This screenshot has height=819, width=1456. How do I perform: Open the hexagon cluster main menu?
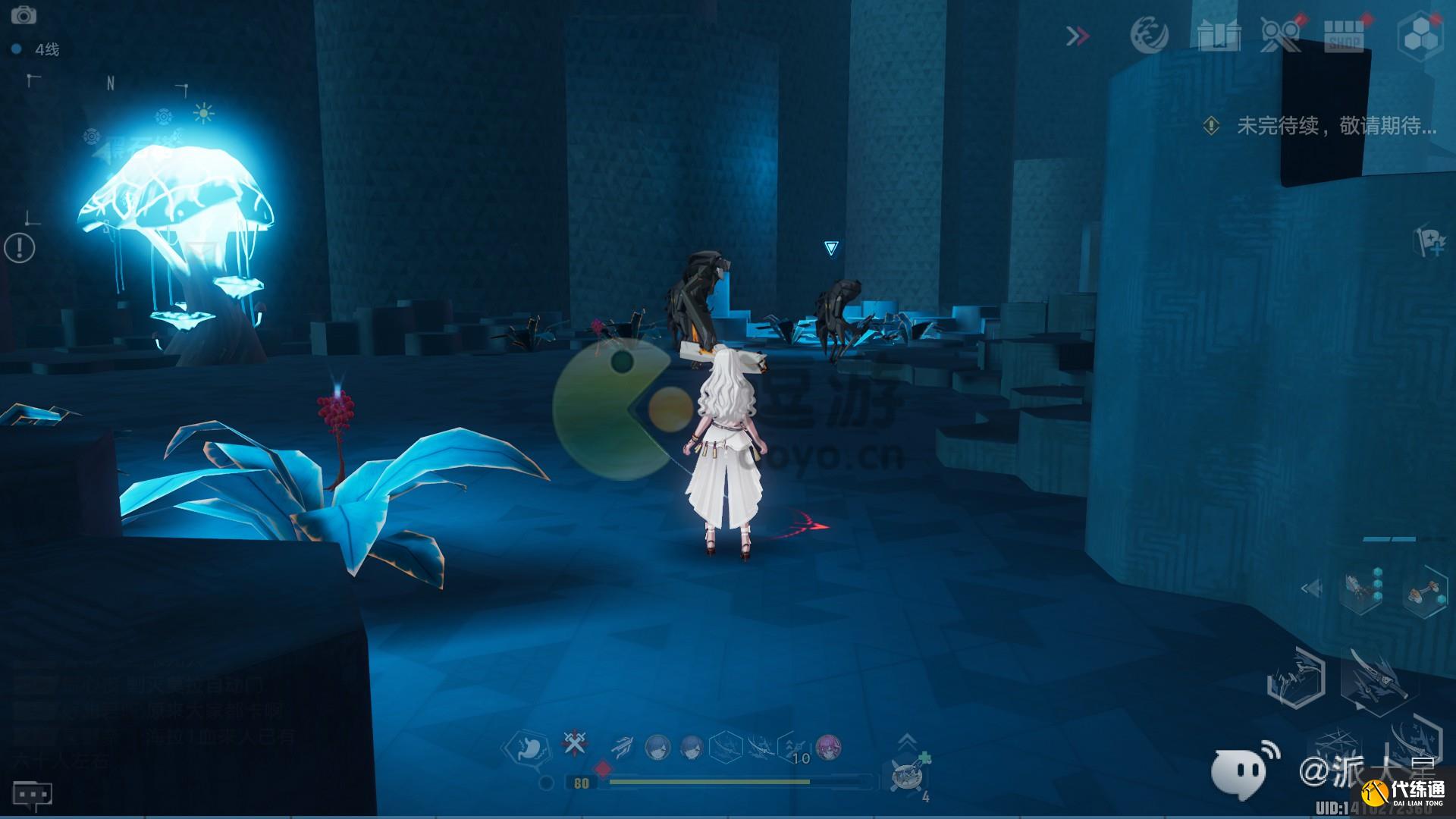[x=1420, y=36]
